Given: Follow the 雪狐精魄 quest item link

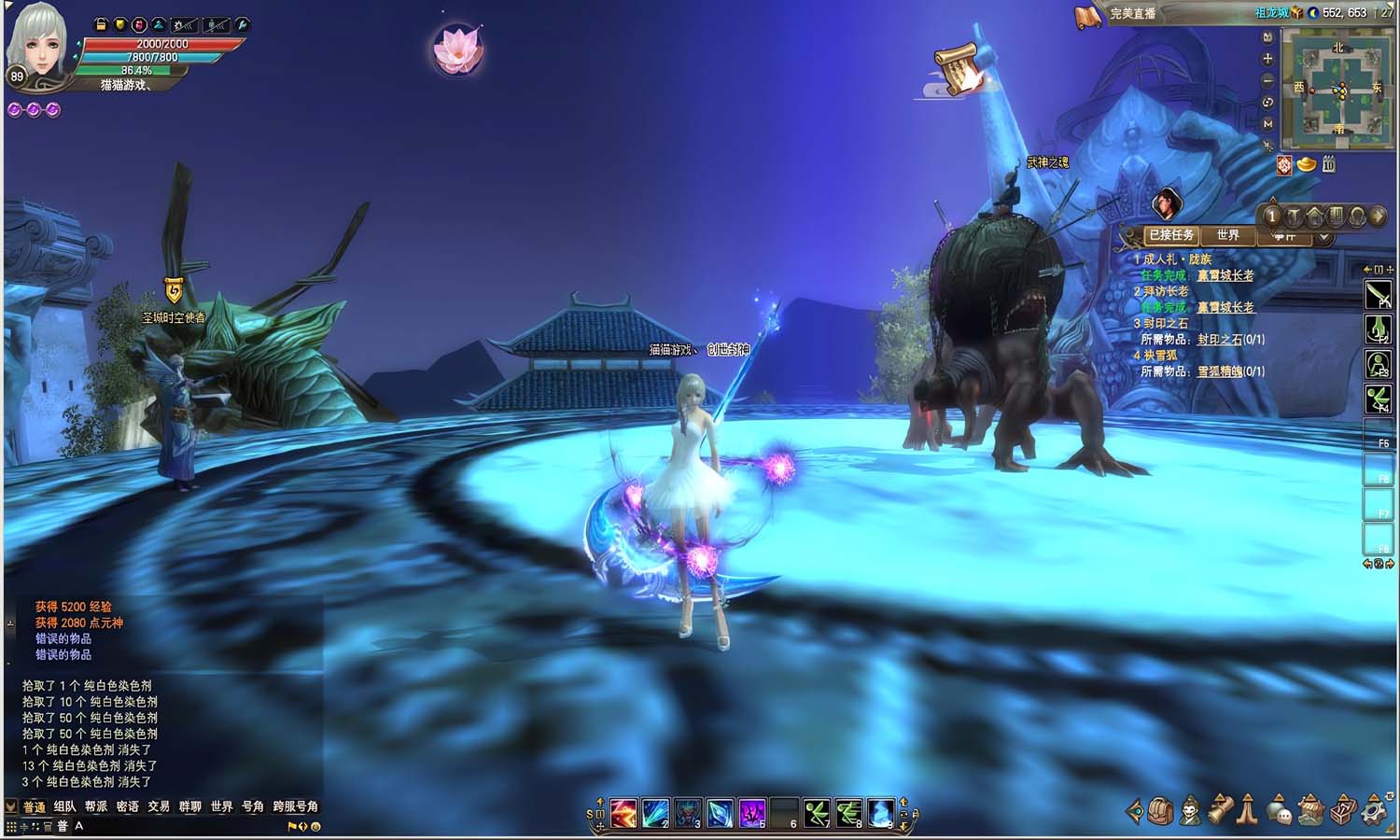Looking at the screenshot, I should 1219,371.
